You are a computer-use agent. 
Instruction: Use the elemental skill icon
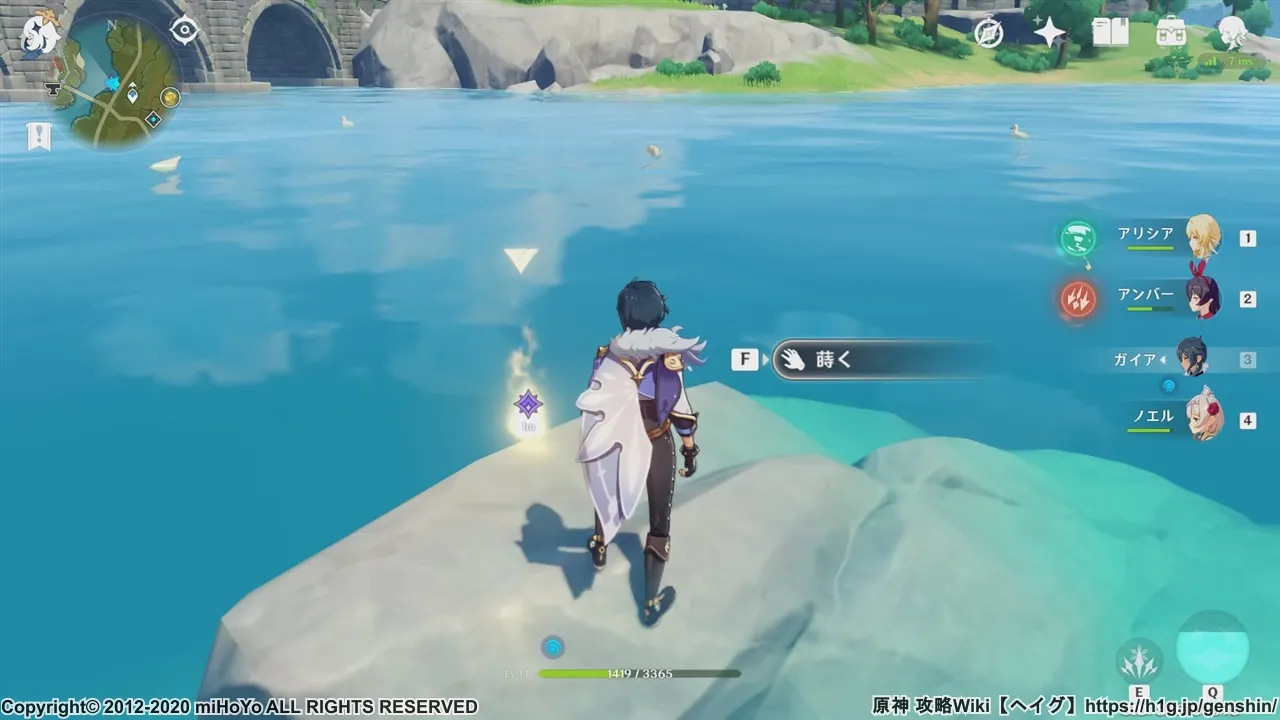(1139, 660)
